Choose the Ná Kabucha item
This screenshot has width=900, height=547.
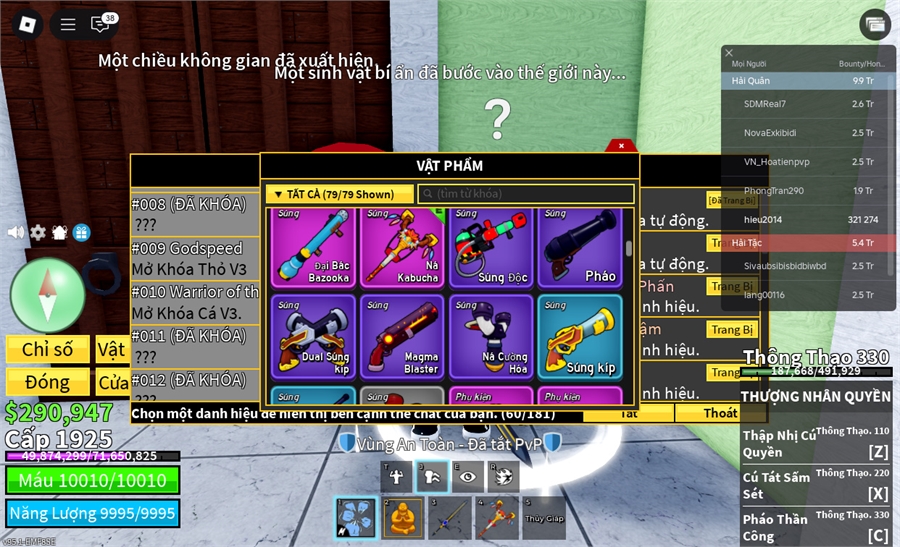coord(401,247)
